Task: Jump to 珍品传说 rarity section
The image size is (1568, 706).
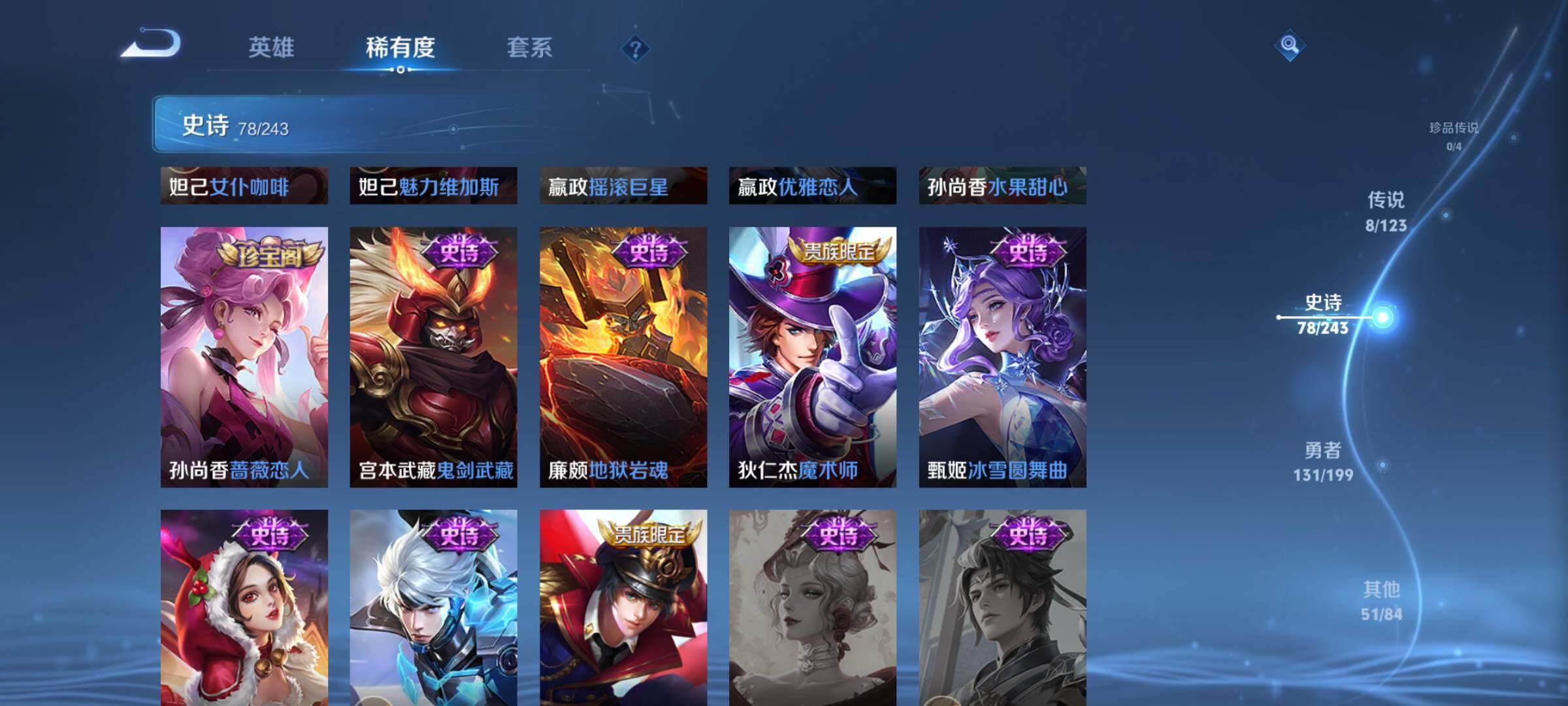Action: pos(1453,135)
